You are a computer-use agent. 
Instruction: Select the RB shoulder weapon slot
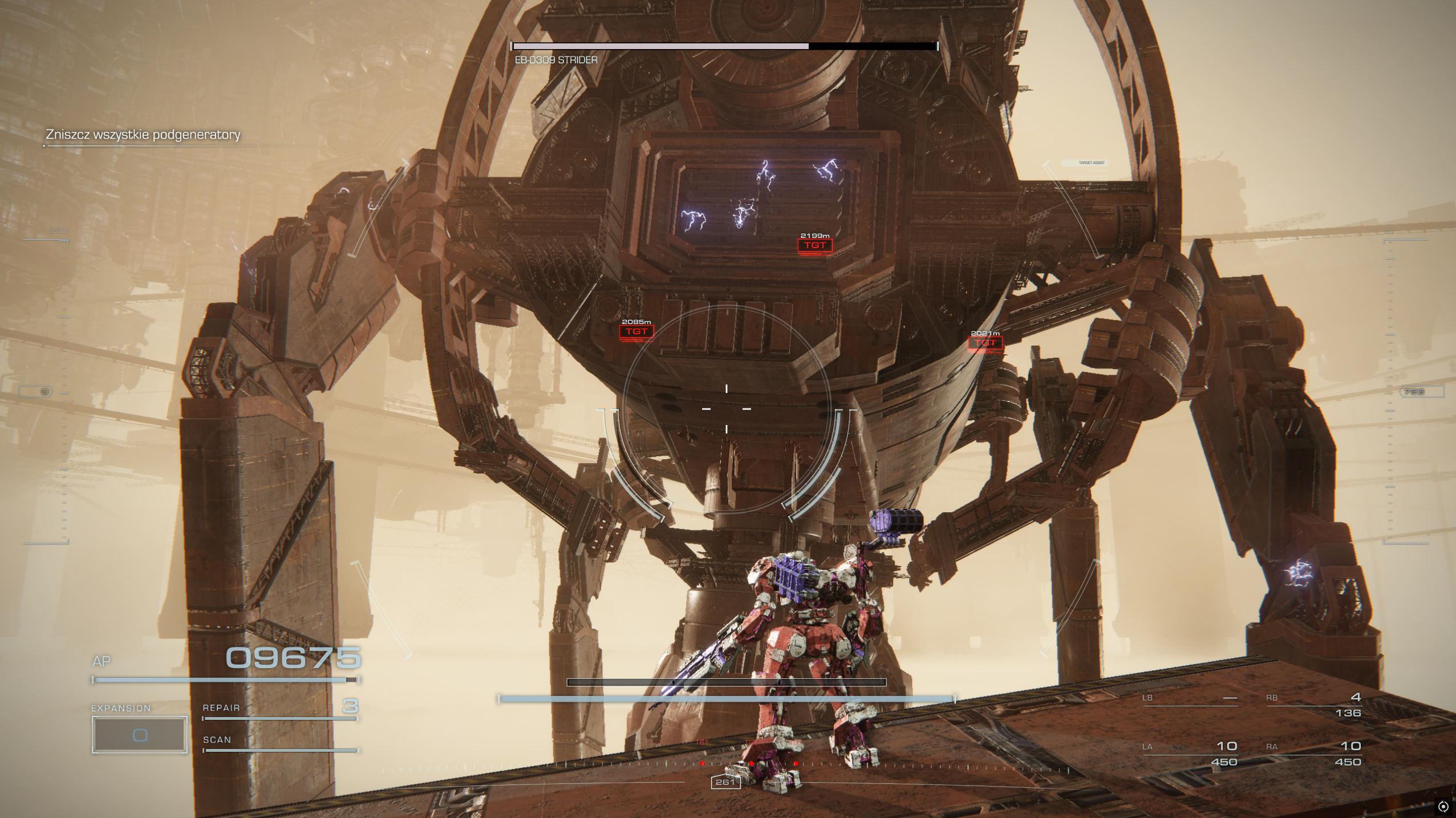pos(1313,704)
